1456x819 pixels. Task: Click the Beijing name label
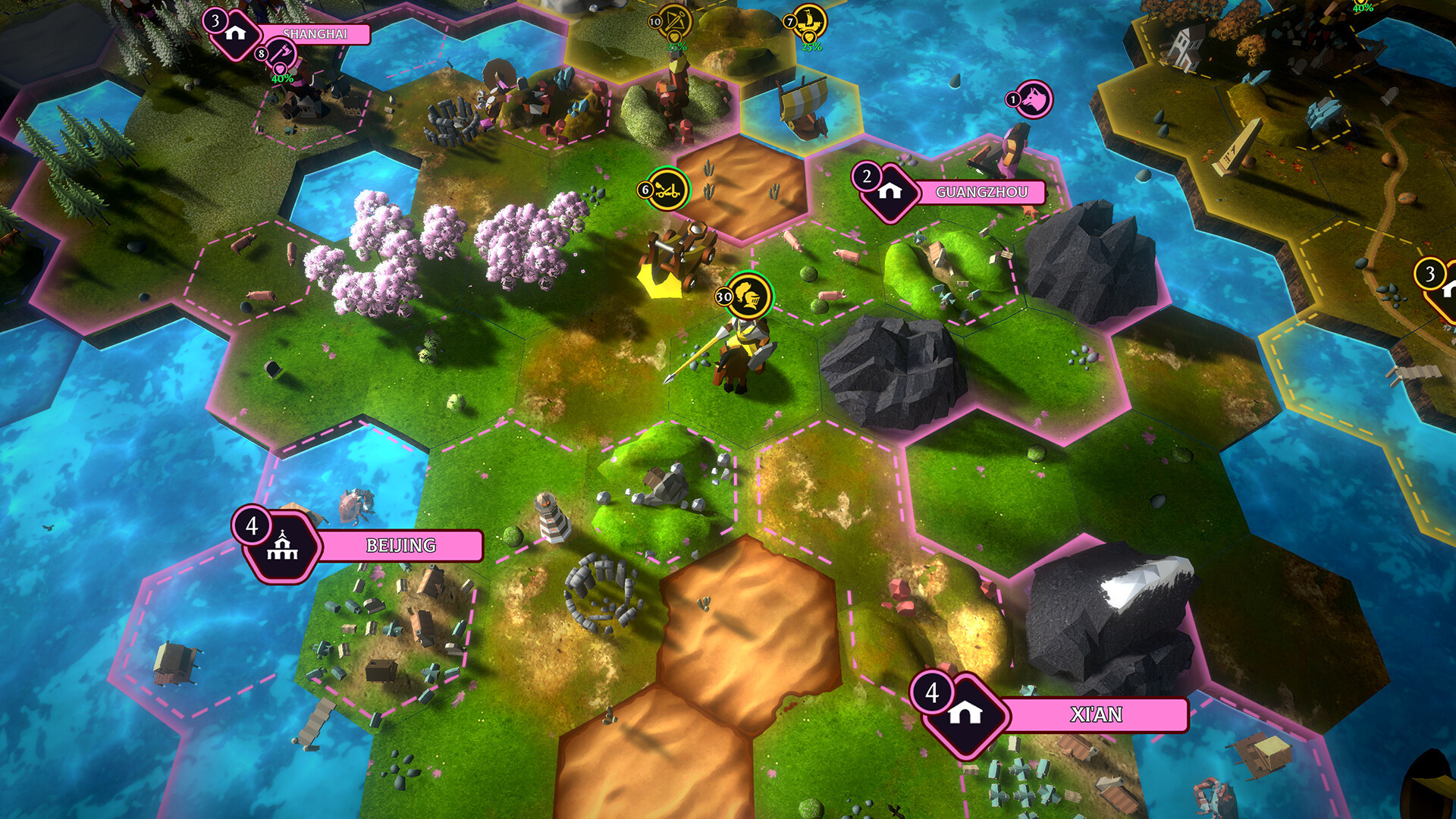[400, 543]
